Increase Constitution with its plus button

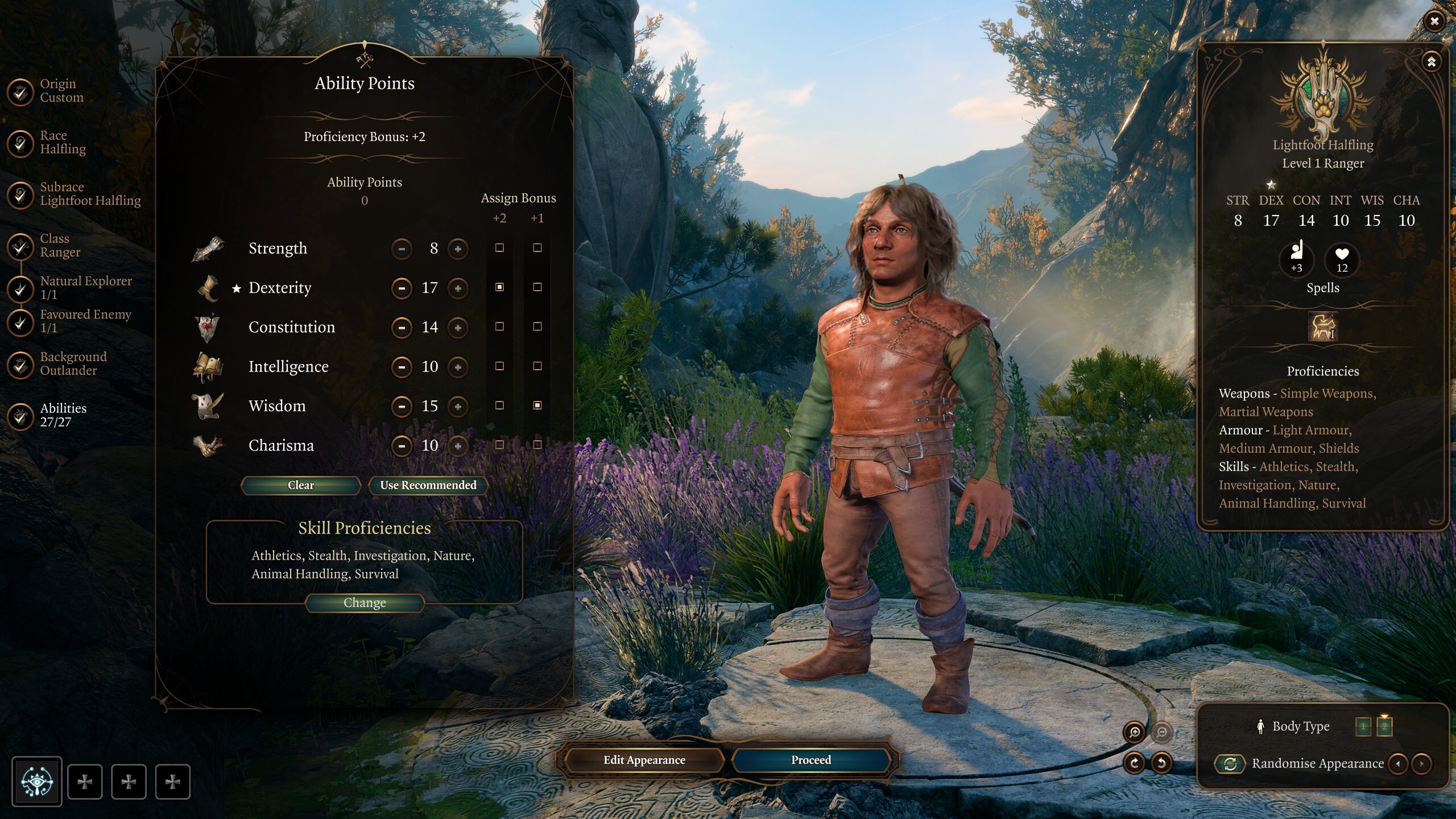458,327
